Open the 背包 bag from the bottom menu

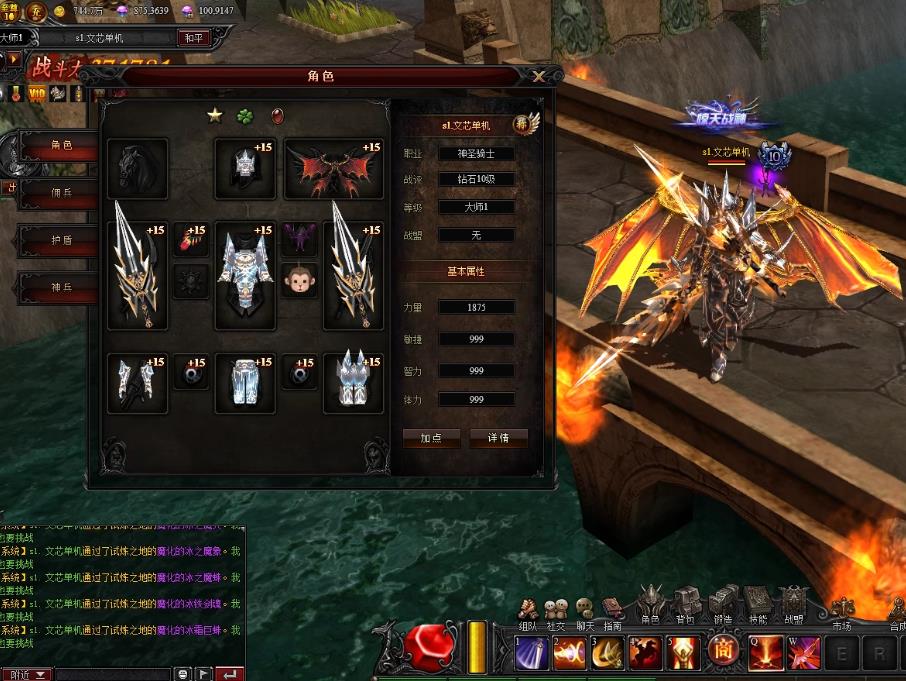click(x=685, y=605)
